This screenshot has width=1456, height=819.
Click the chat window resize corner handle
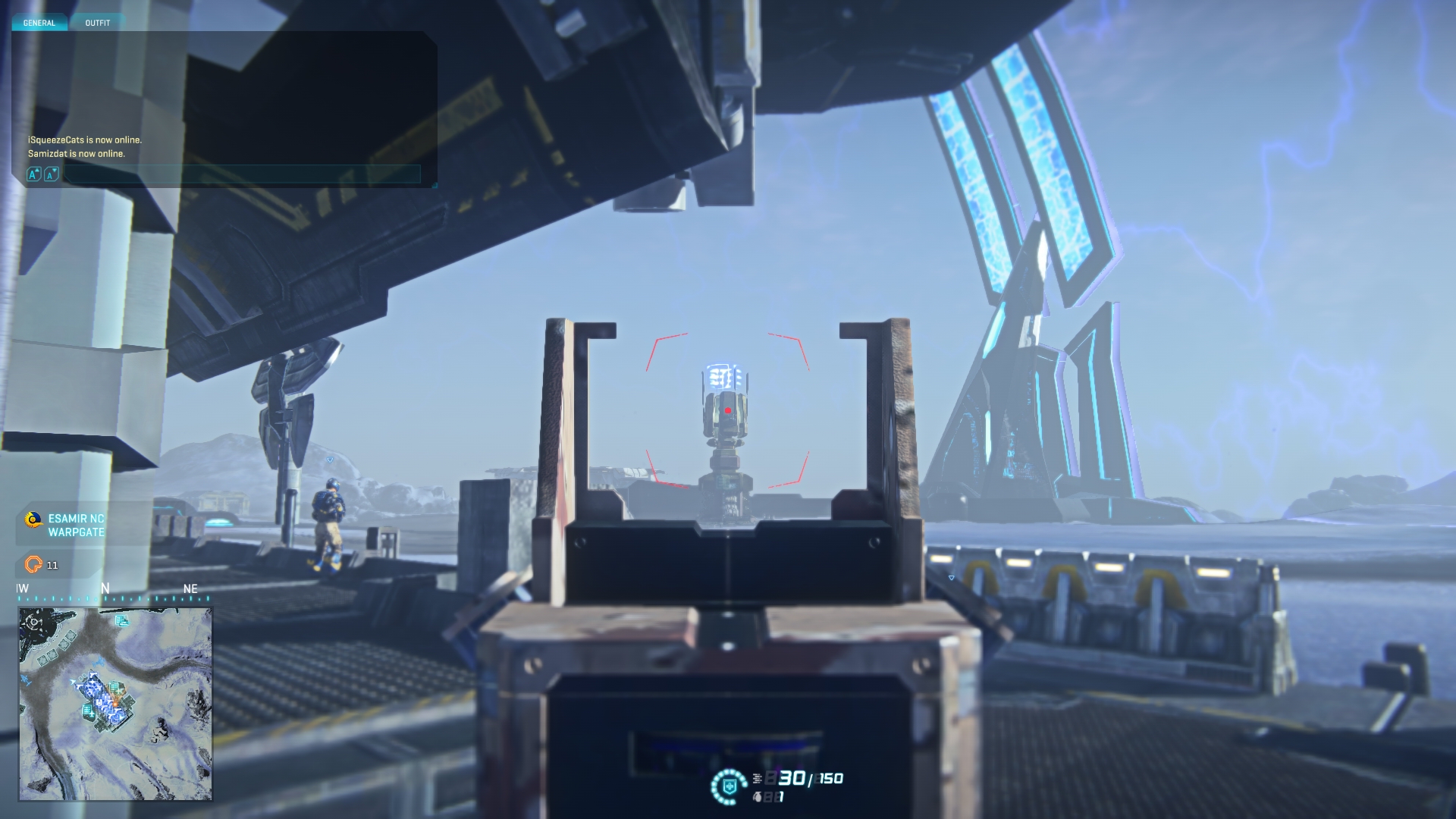coord(434,184)
